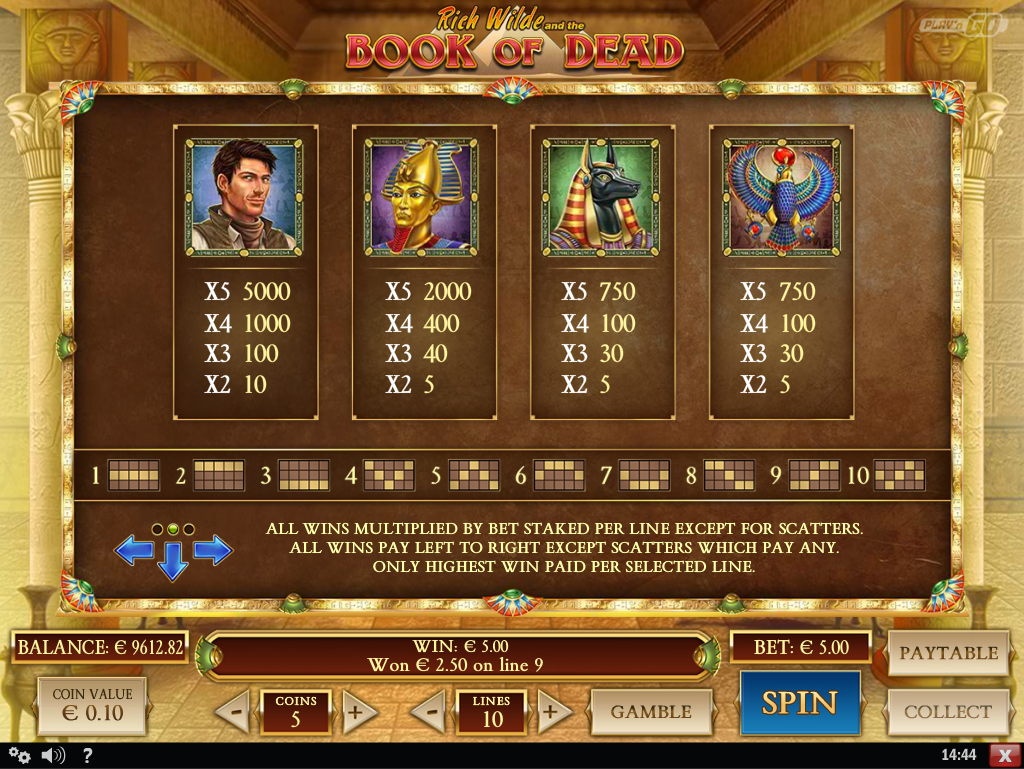Go to next paytable page with right arrow
This screenshot has height=769, width=1024.
pos(212,549)
